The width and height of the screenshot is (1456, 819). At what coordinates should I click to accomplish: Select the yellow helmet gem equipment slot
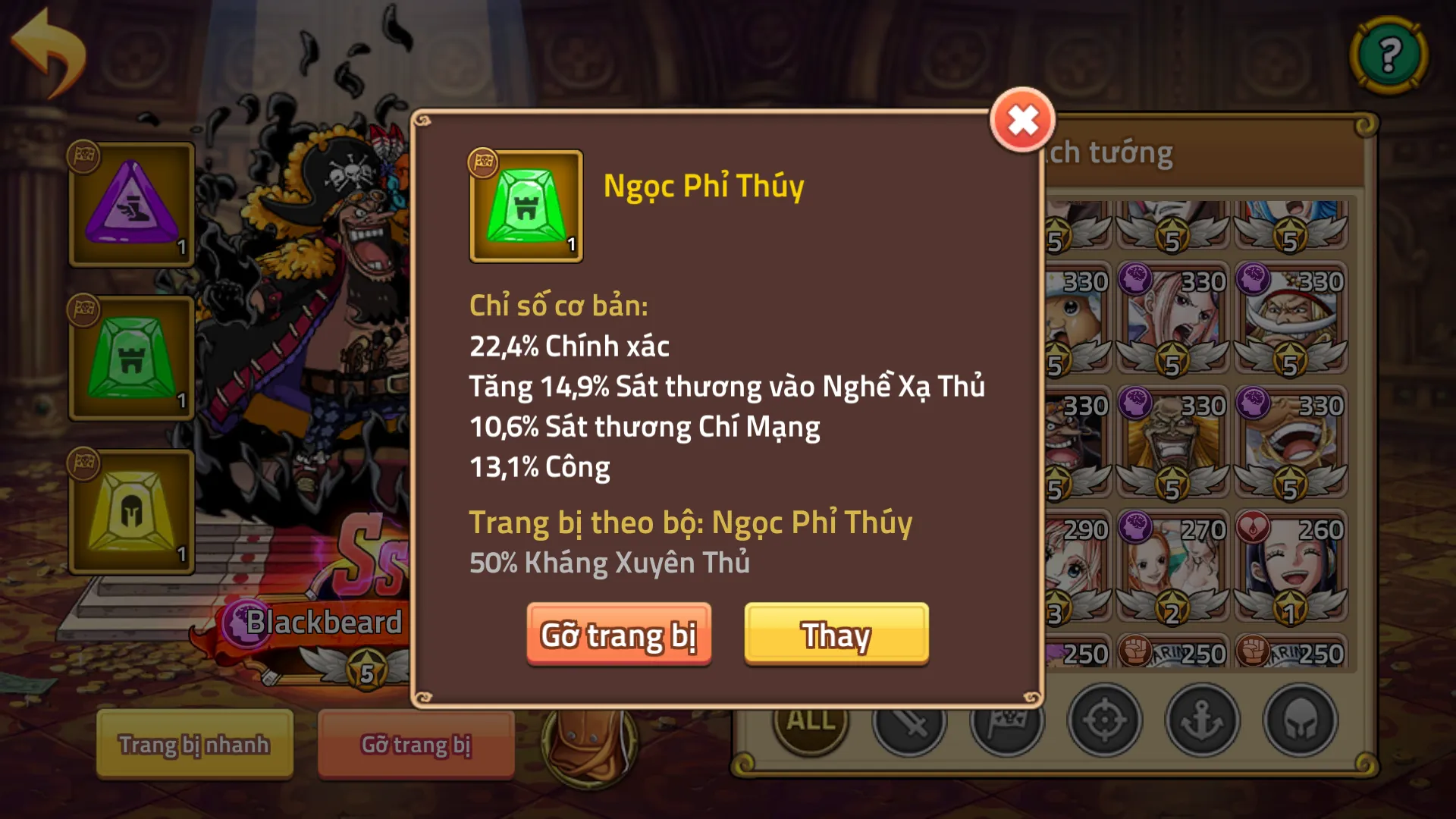click(x=131, y=512)
